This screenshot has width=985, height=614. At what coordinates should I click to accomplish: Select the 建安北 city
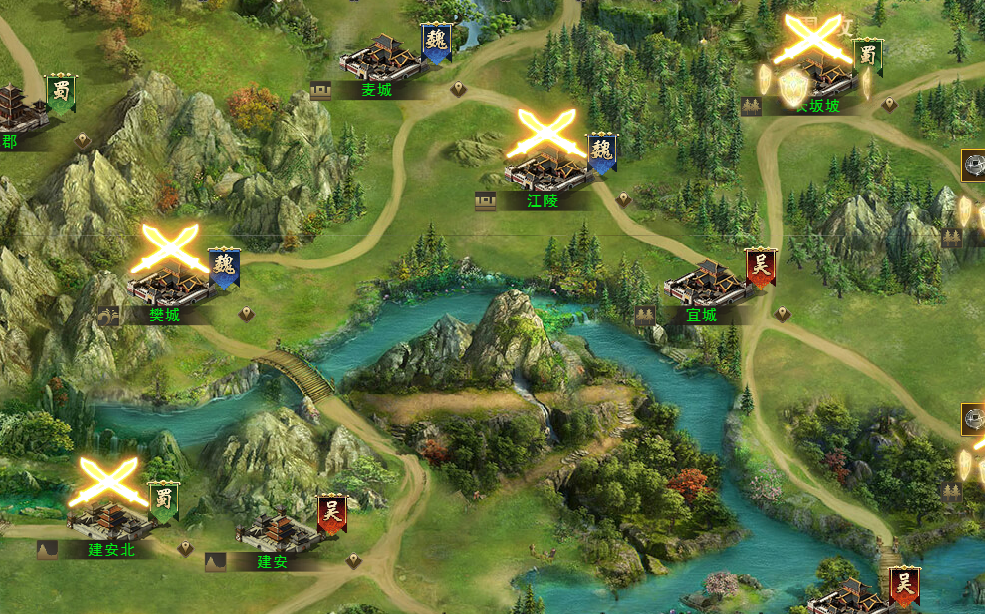tap(110, 518)
